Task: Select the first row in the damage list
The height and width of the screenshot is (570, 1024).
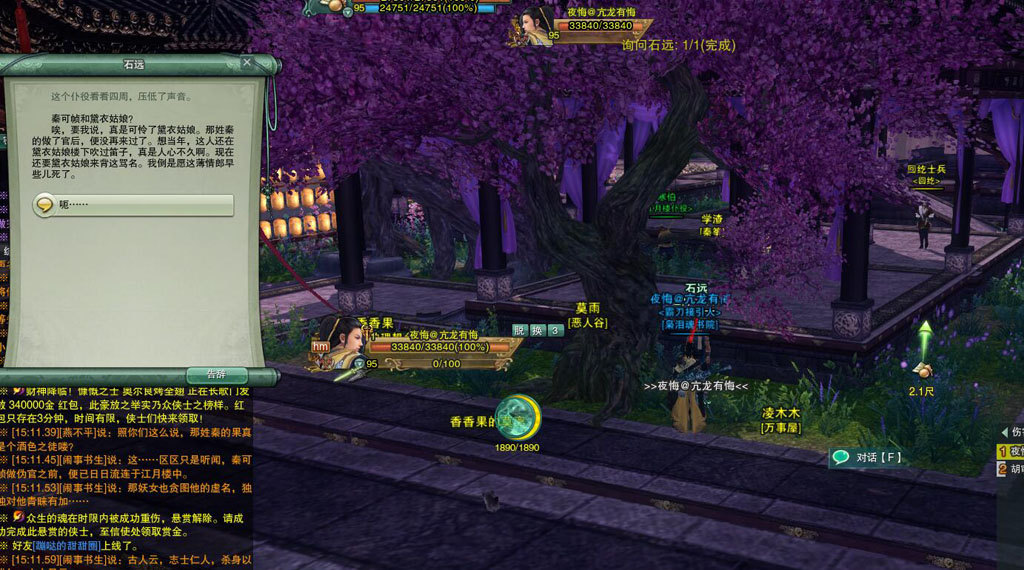Action: click(1010, 451)
